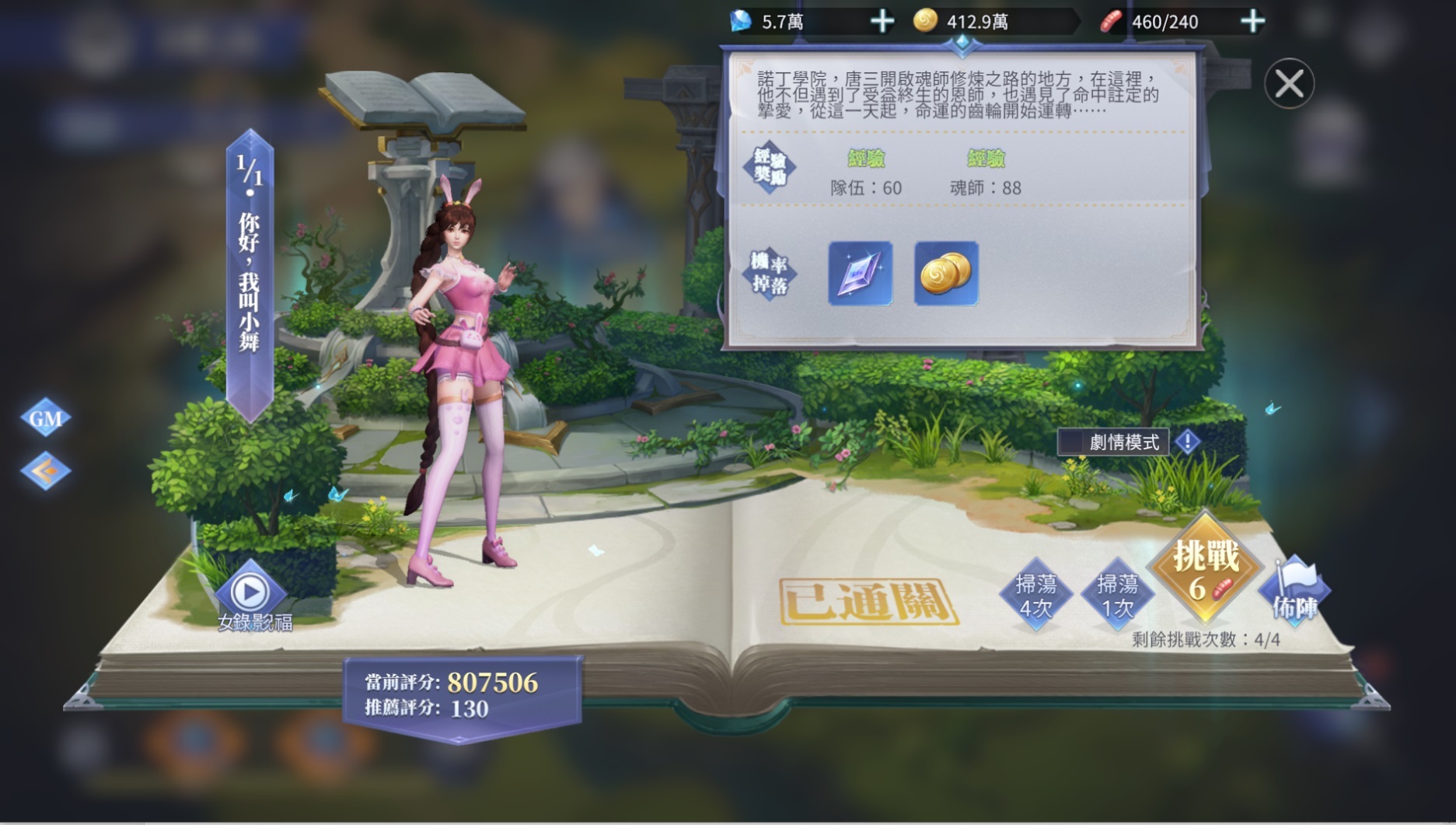Select the GM icon on the left edge
The width and height of the screenshot is (1456, 825).
(45, 418)
